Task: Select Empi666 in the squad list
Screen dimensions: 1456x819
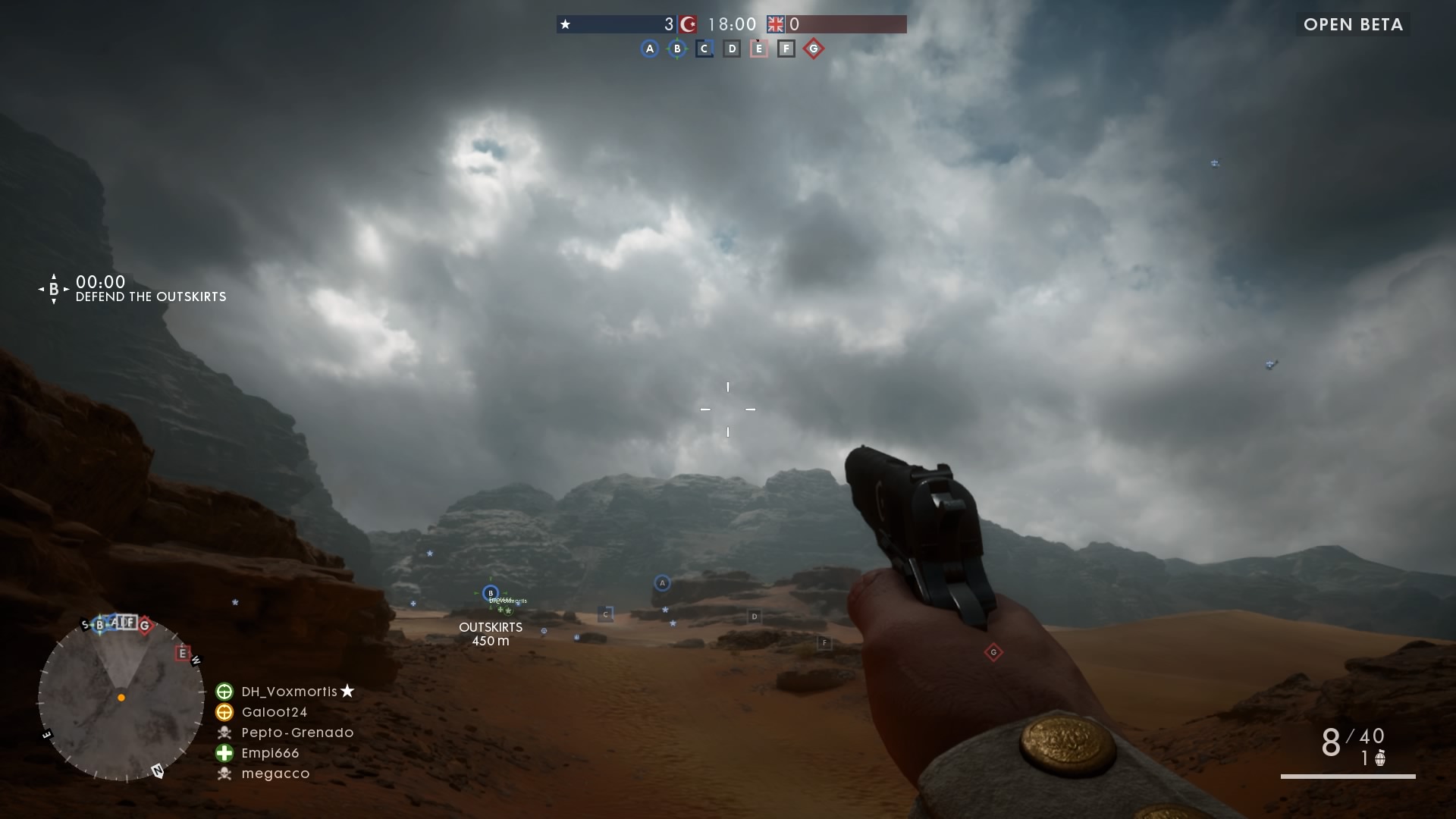Action: 270,753
